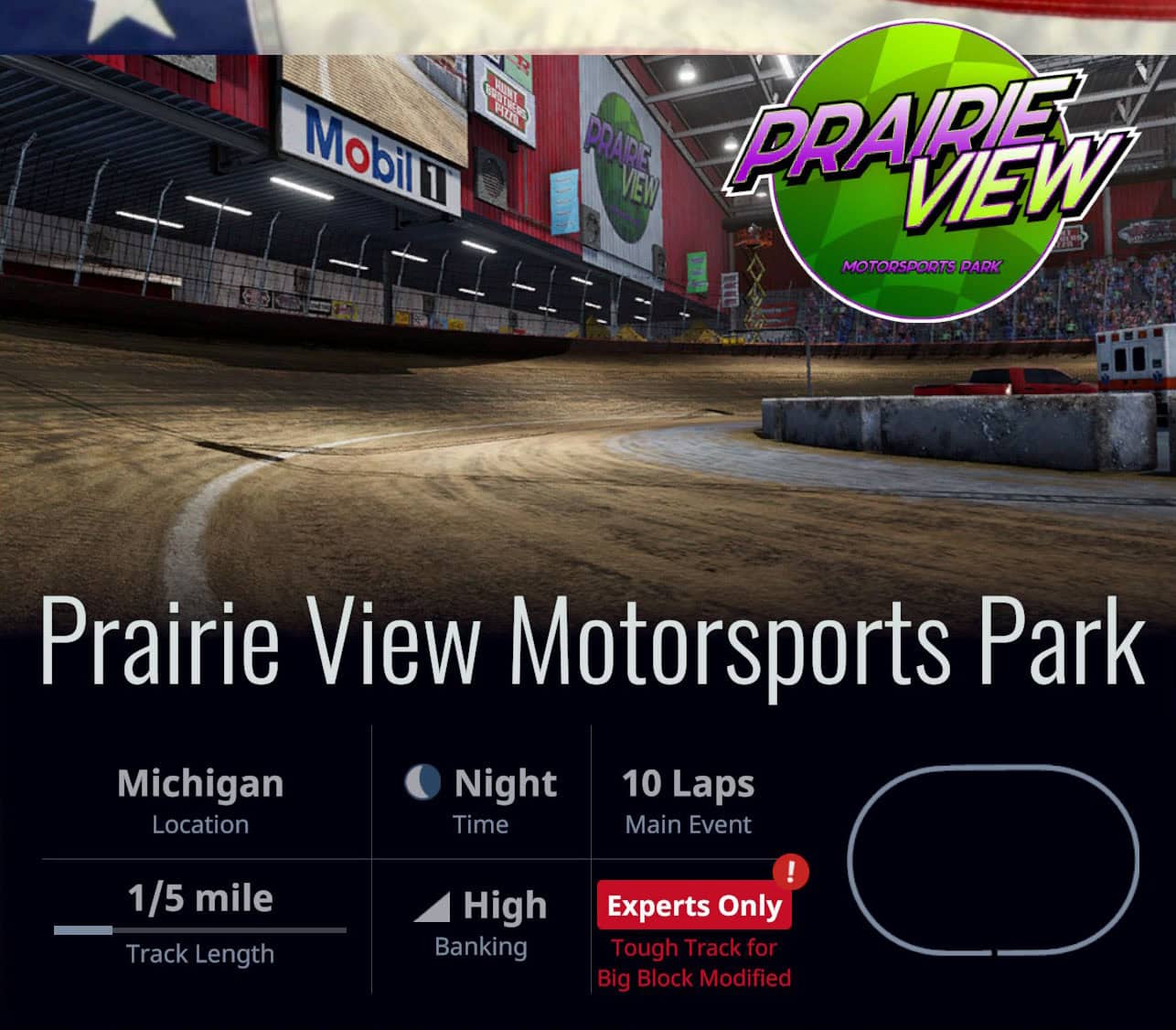Select the Night time moon icon
This screenshot has height=1030, width=1176.
[x=423, y=784]
